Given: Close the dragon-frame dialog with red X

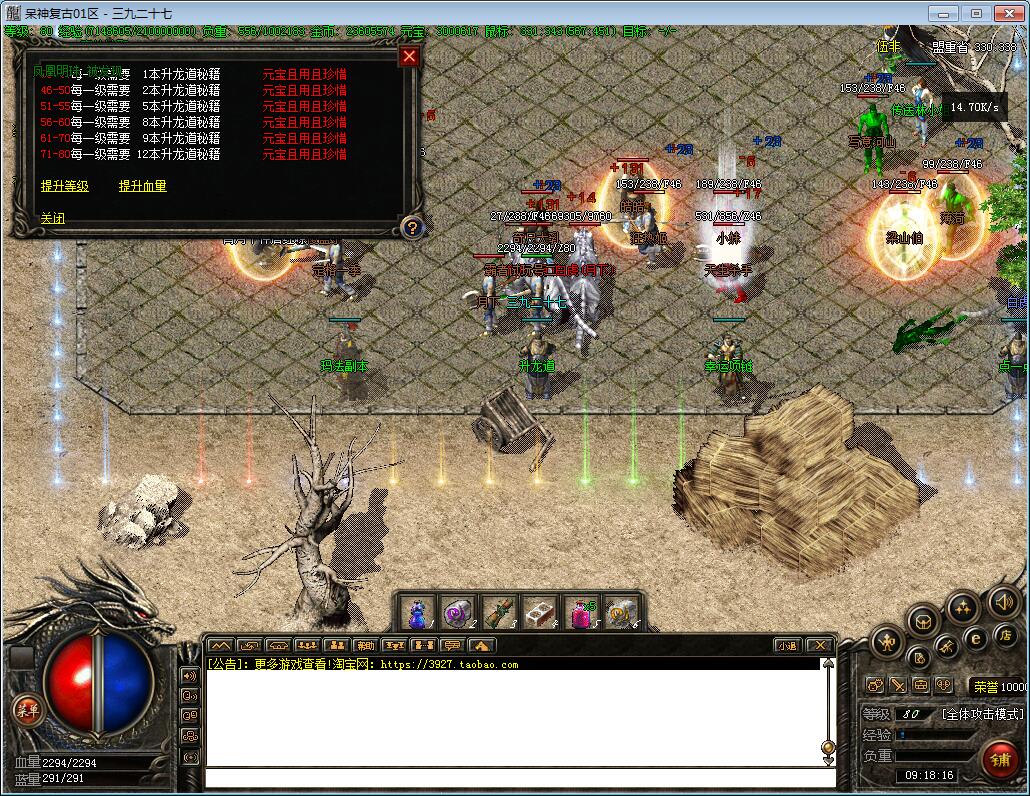Looking at the screenshot, I should [409, 56].
